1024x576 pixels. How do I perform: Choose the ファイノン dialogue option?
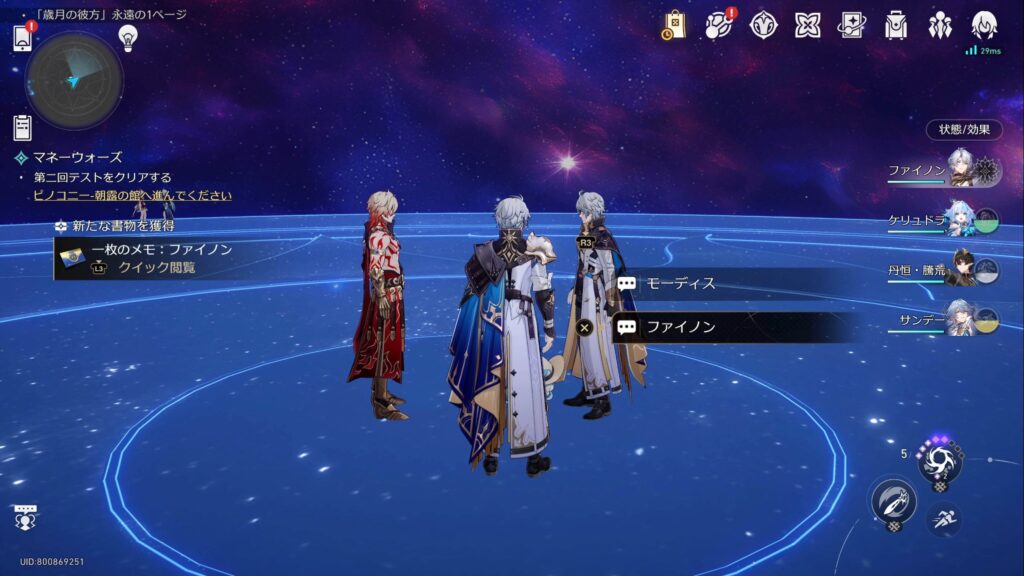pos(735,326)
